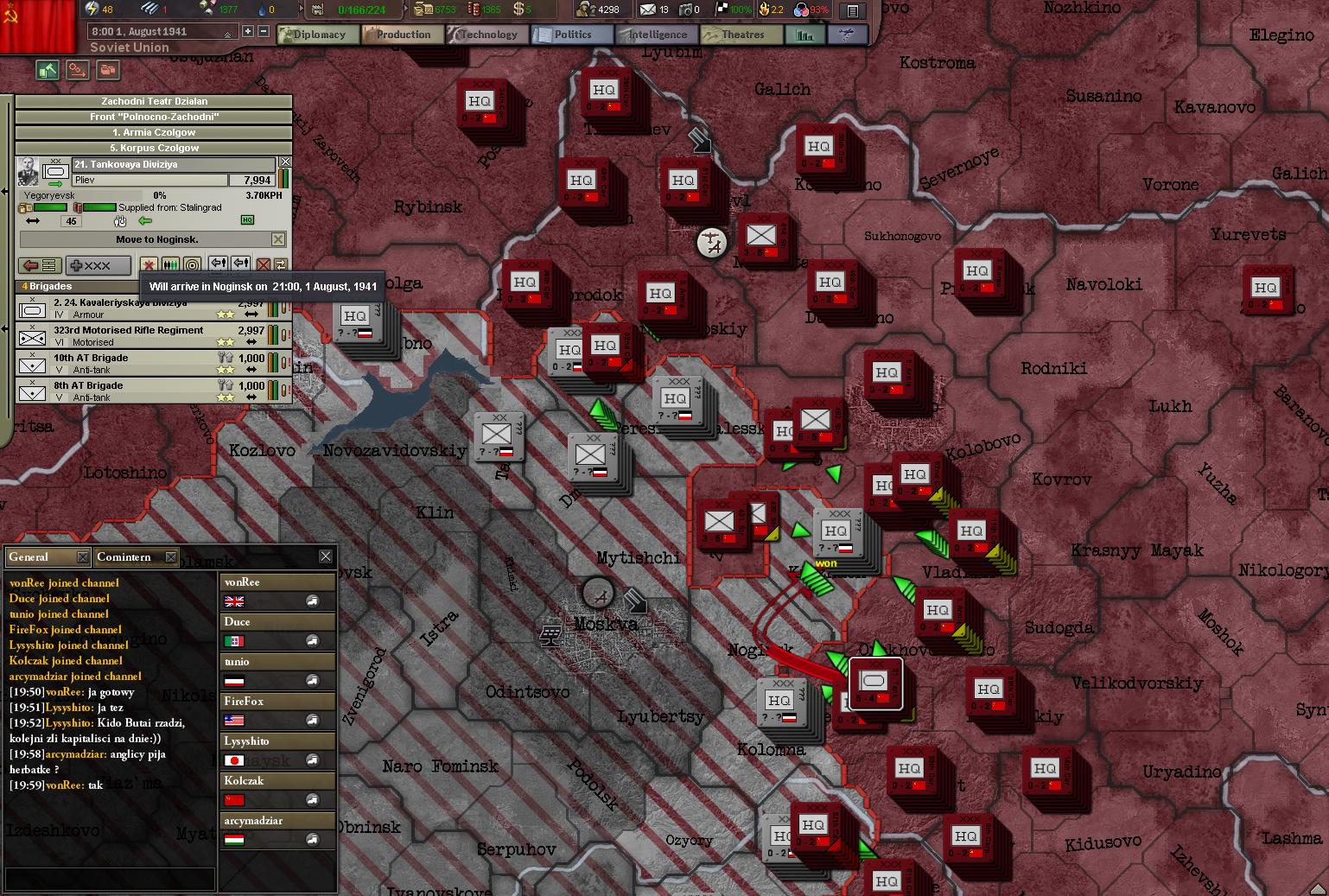Select player FireFox in chat list

[277, 710]
